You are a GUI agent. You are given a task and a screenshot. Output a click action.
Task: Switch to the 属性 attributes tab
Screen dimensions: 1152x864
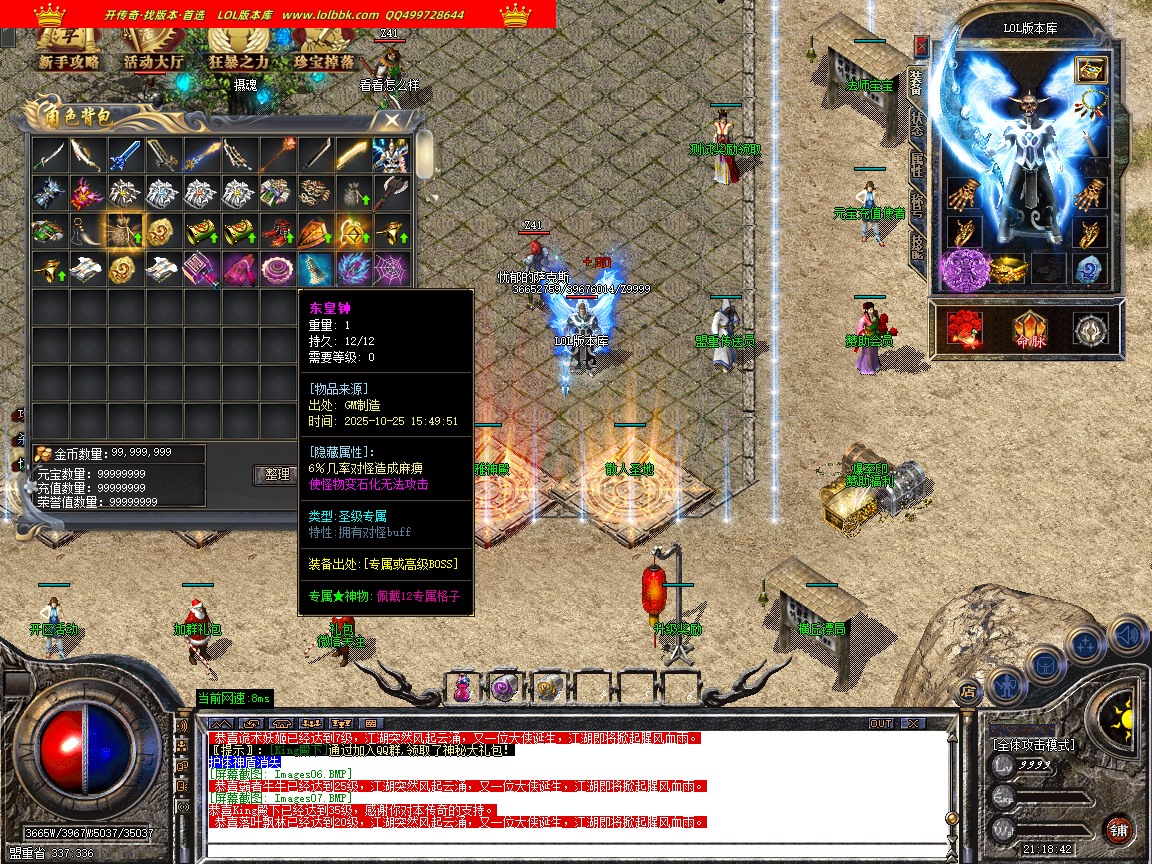917,164
